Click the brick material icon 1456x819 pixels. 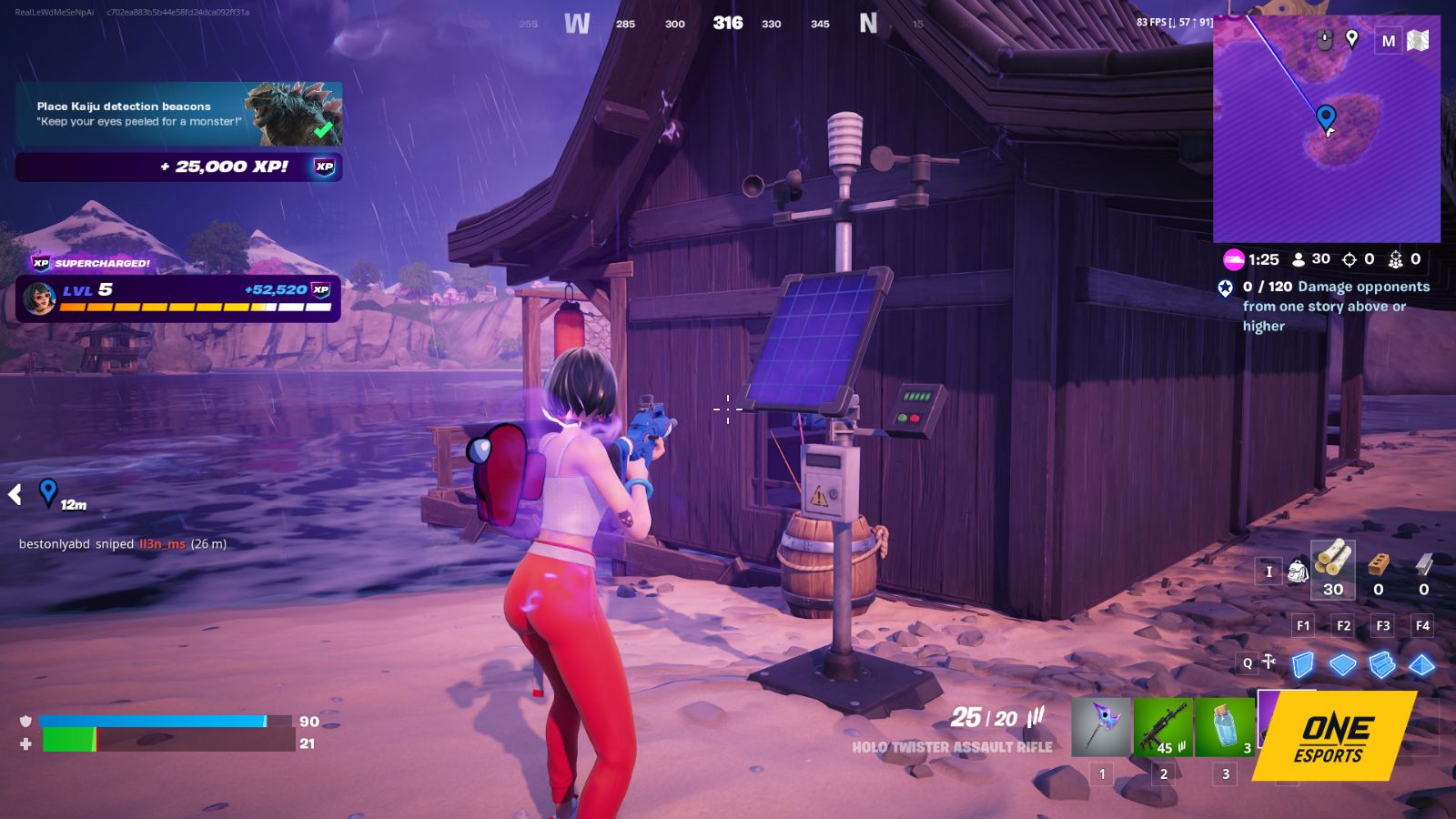(x=1377, y=562)
